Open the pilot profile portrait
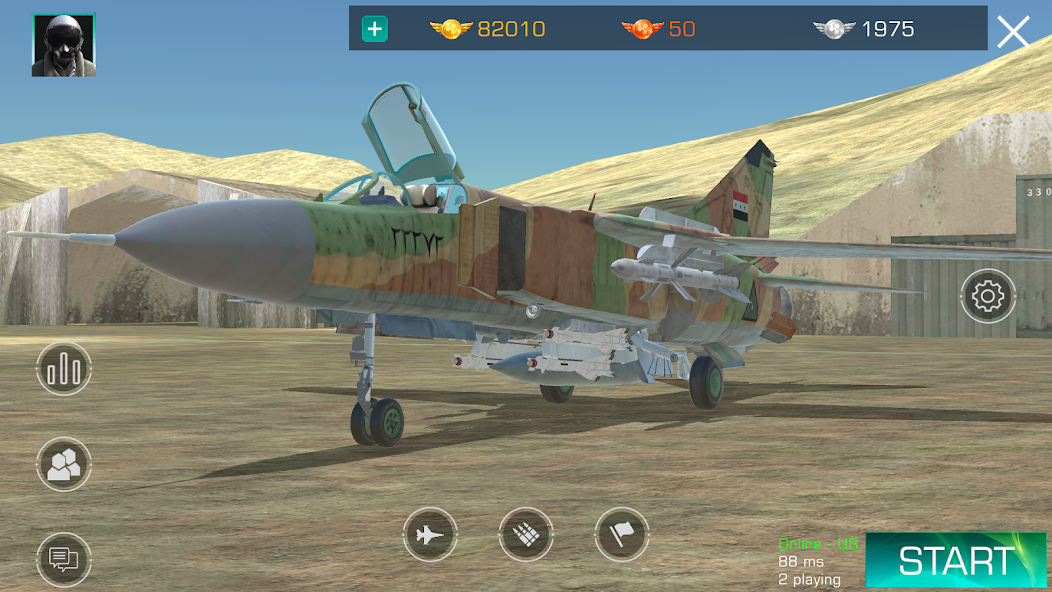The height and width of the screenshot is (592, 1052). (x=64, y=45)
